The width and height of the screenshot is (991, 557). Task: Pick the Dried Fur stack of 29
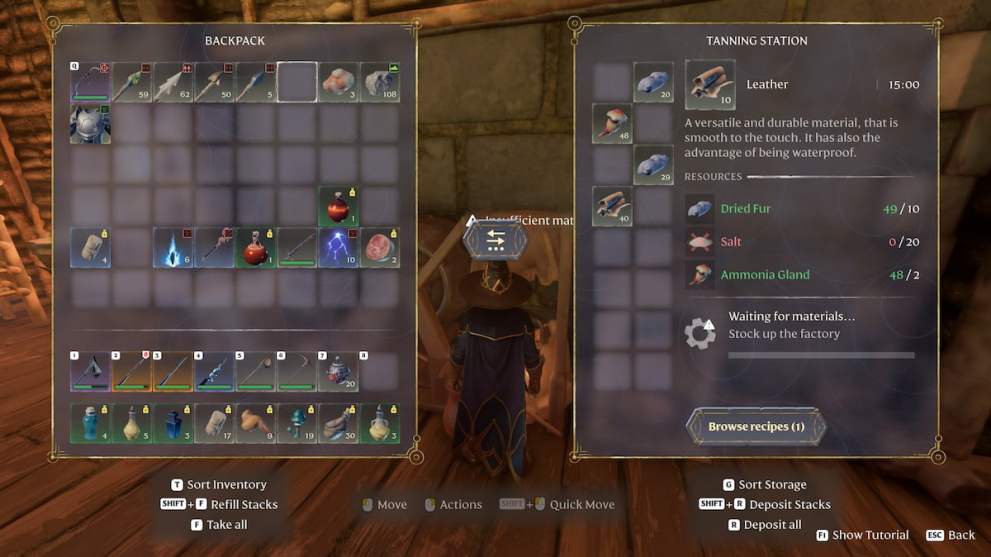[x=653, y=165]
